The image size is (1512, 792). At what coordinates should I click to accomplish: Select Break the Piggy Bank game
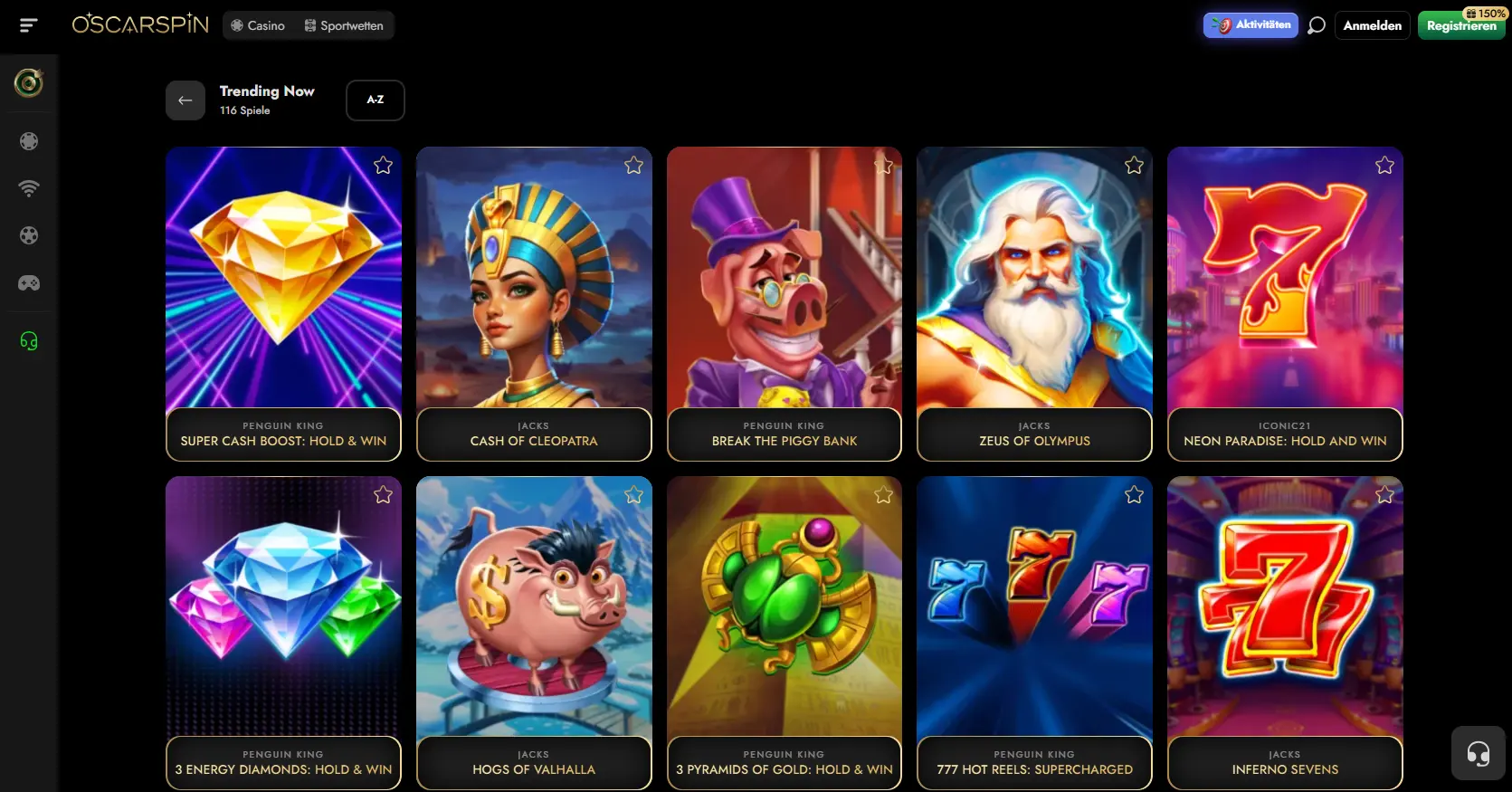coord(785,290)
